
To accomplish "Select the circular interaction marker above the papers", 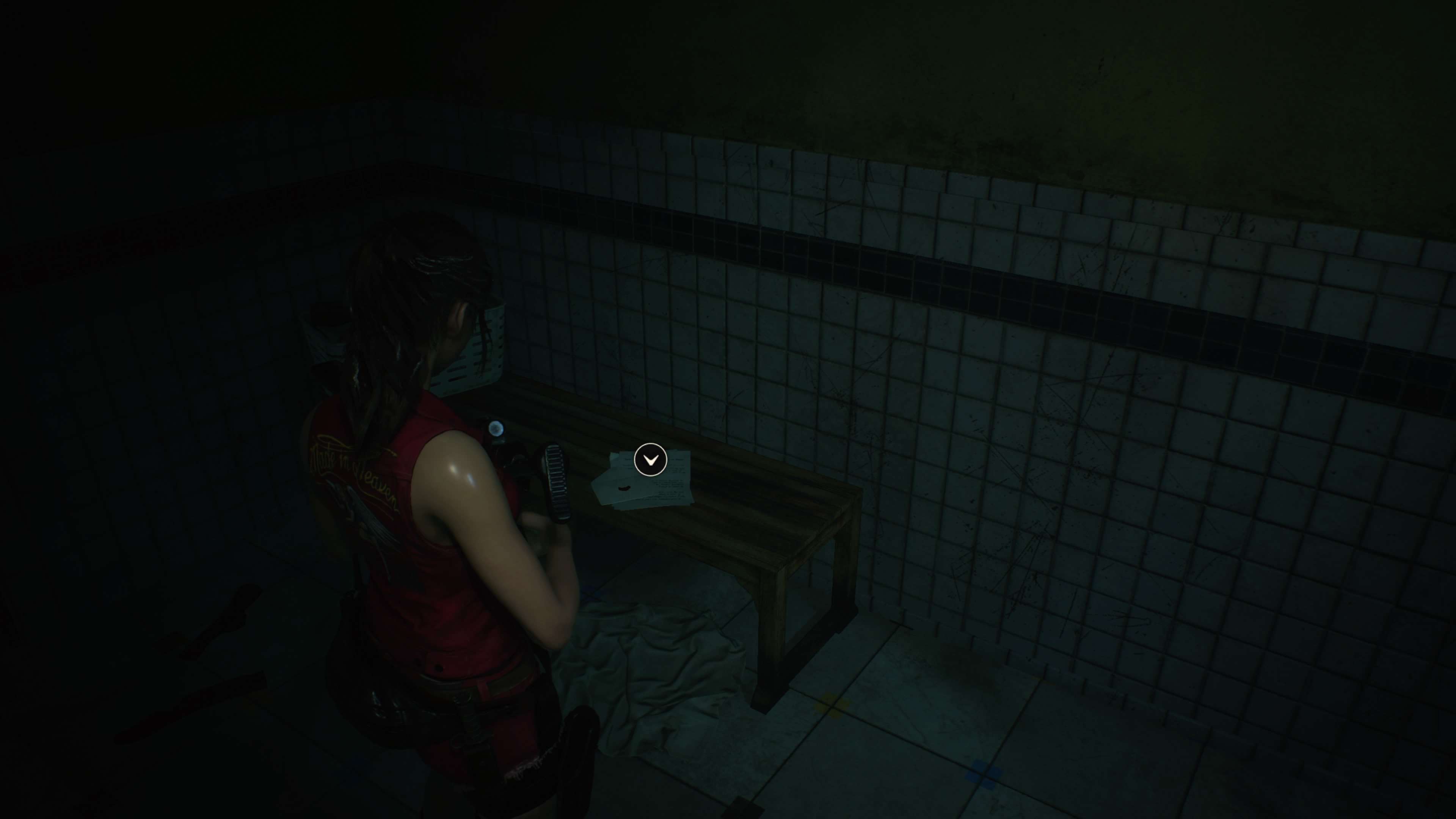I will click(x=651, y=460).
